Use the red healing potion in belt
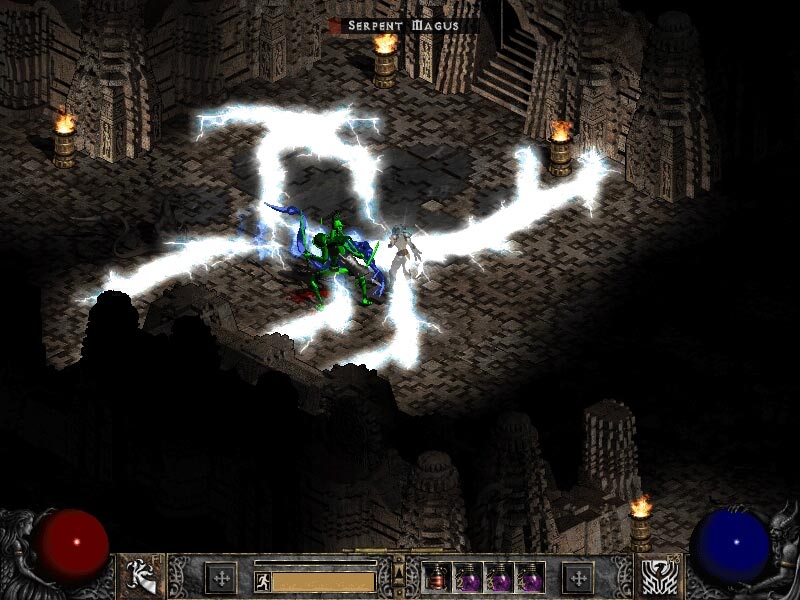This screenshot has height=600, width=800. pos(437,577)
